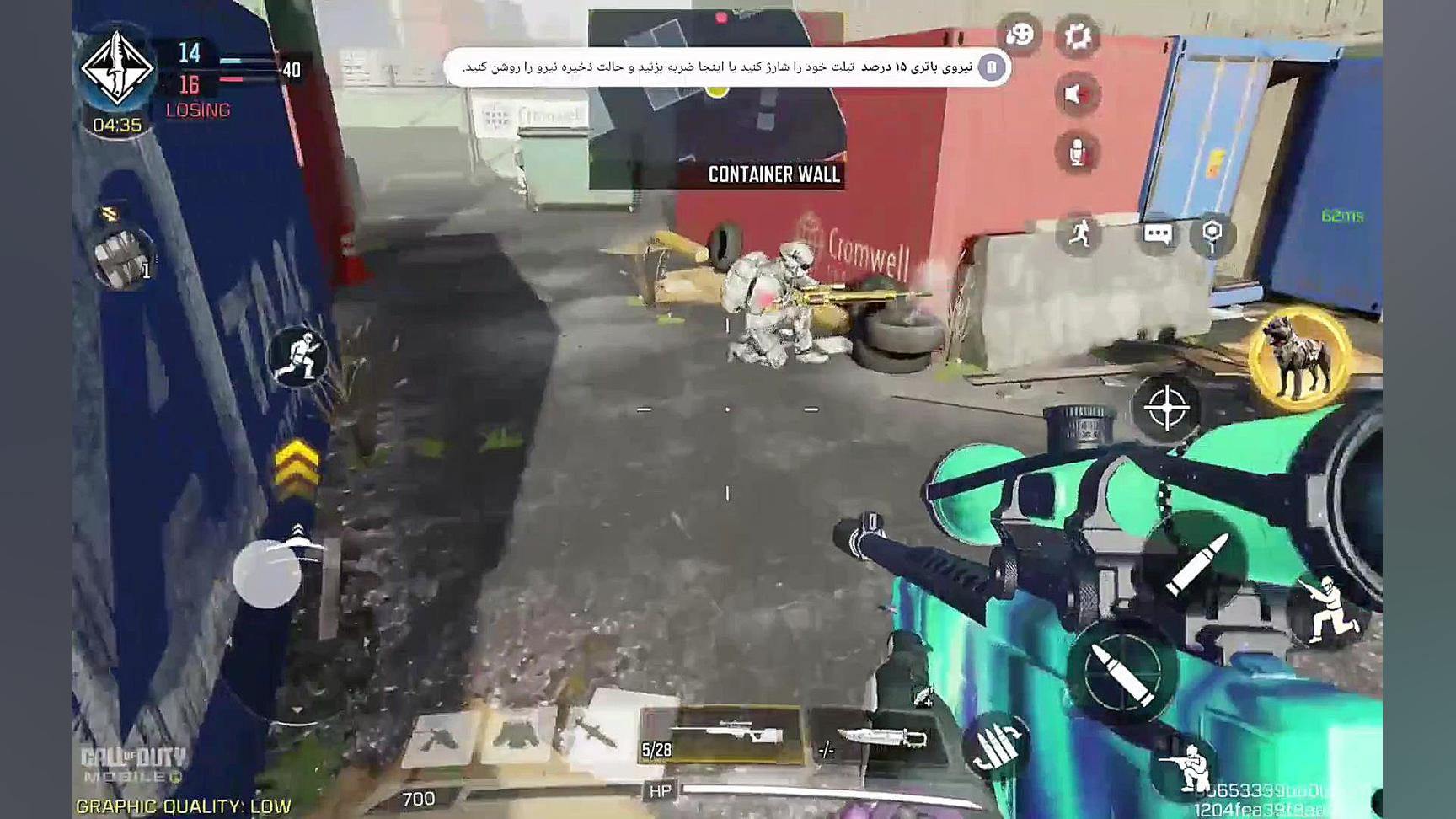This screenshot has width=1456, height=819.
Task: Throw the grenade from the lethal slot
Action: click(x=122, y=257)
